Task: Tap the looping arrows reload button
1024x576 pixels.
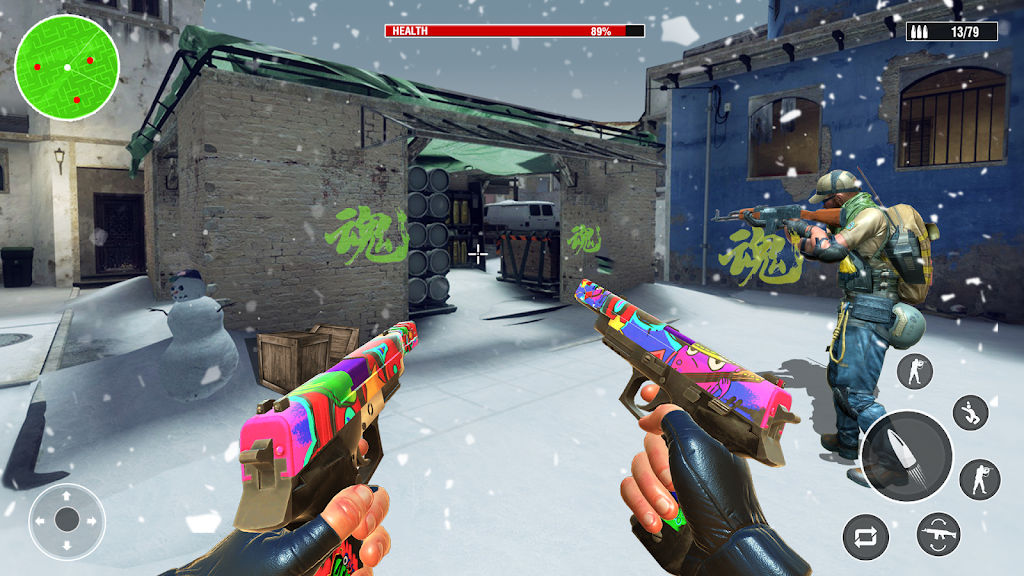Action: click(866, 537)
